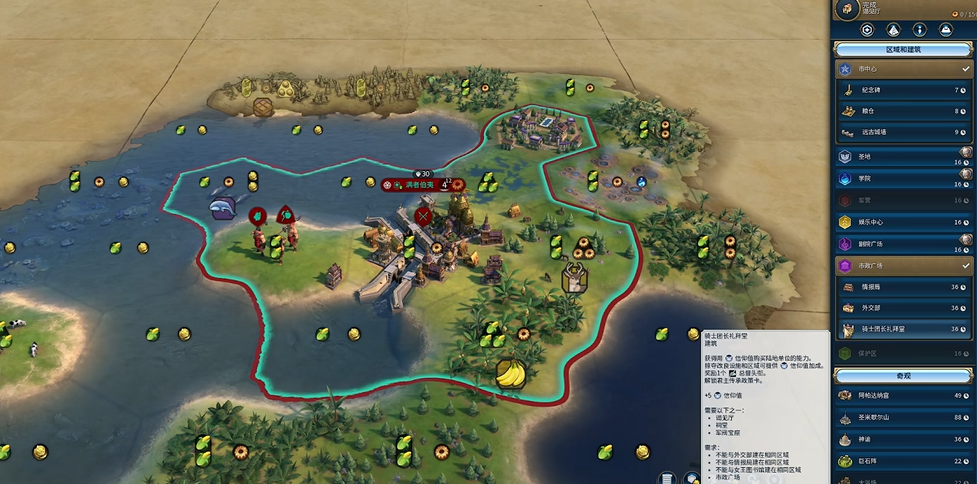Collapse the 区域和建筑 section header
The width and height of the screenshot is (977, 484).
click(x=904, y=49)
